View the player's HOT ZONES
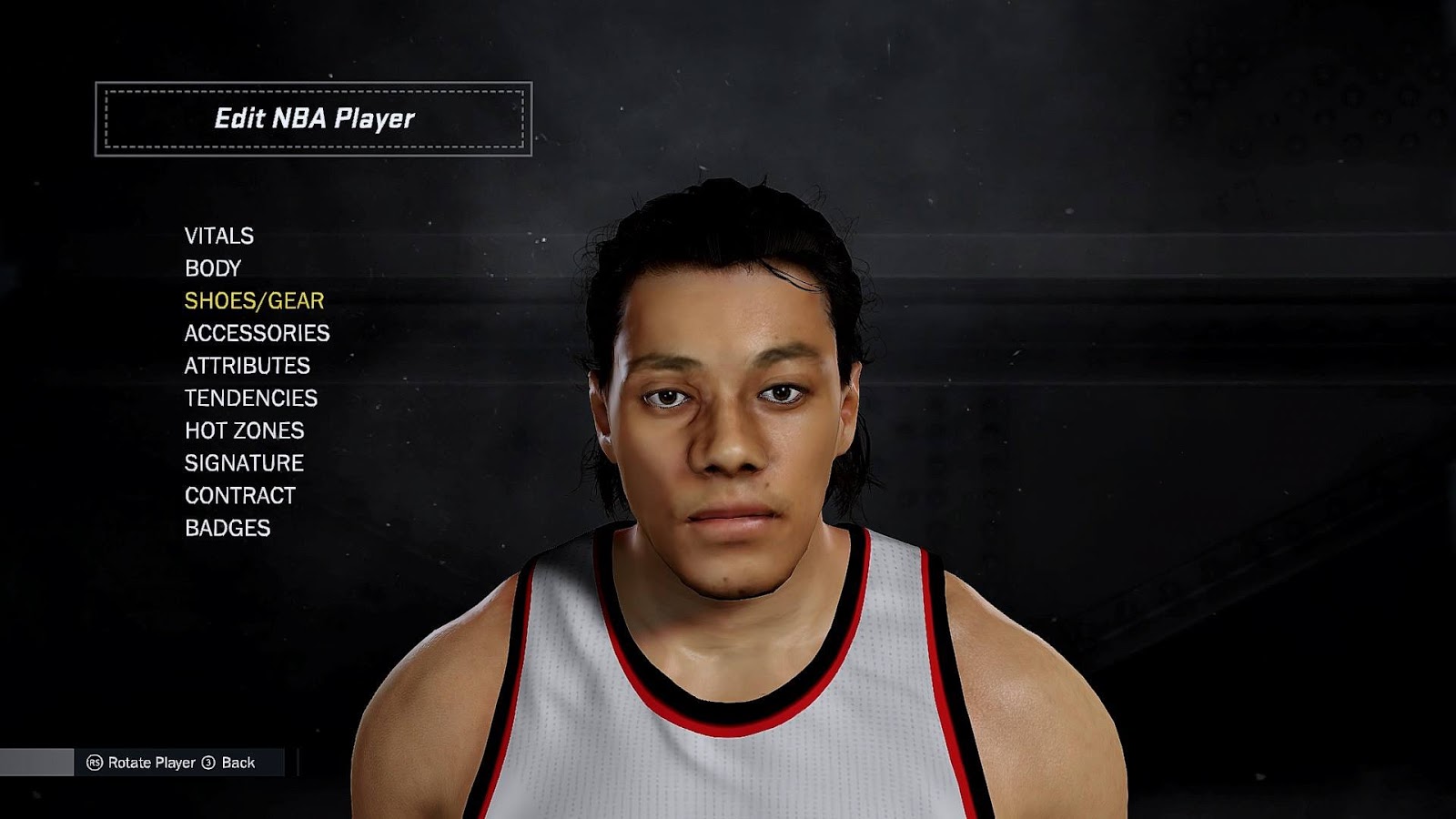1456x819 pixels. (x=244, y=430)
